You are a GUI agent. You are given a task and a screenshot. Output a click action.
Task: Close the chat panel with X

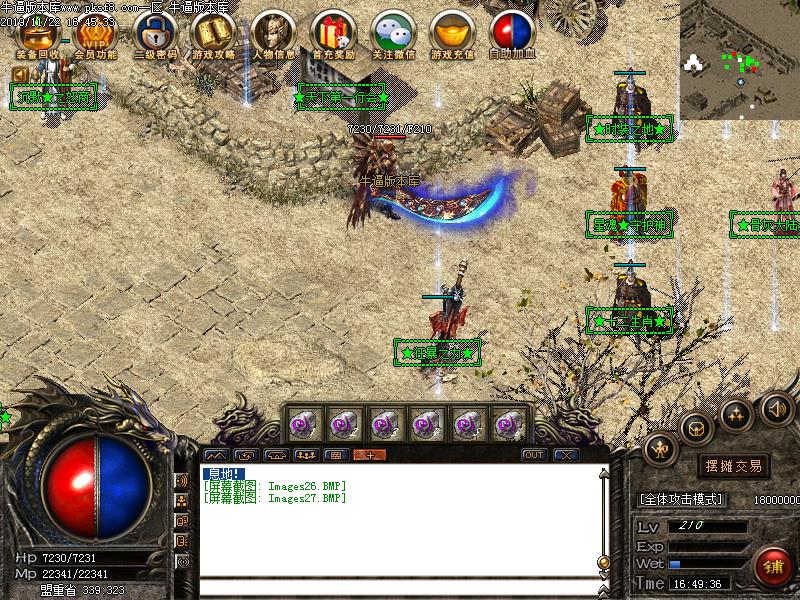coord(567,455)
